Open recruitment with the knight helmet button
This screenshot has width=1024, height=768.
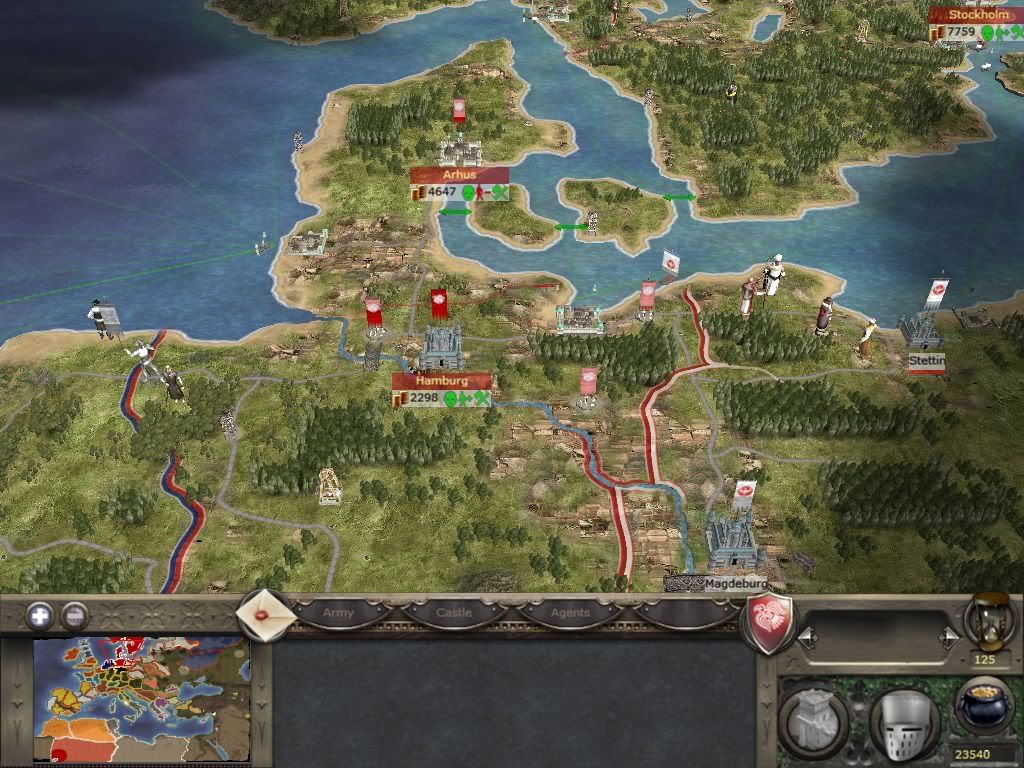click(903, 716)
